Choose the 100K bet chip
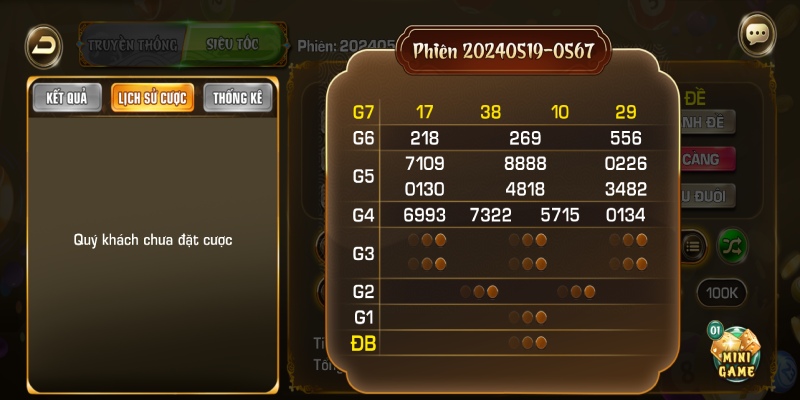 pyautogui.click(x=721, y=292)
